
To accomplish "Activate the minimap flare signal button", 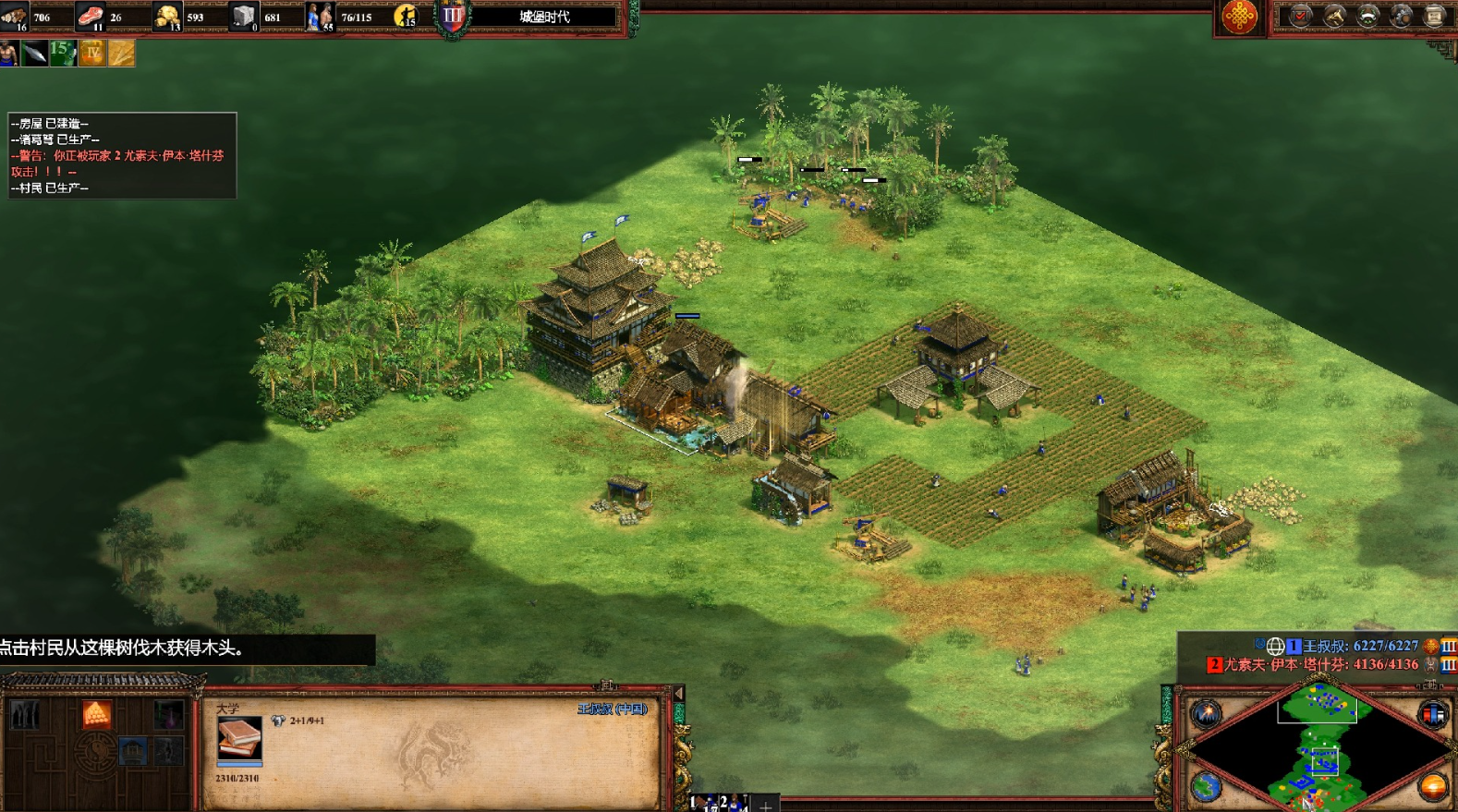I will pos(1206,713).
